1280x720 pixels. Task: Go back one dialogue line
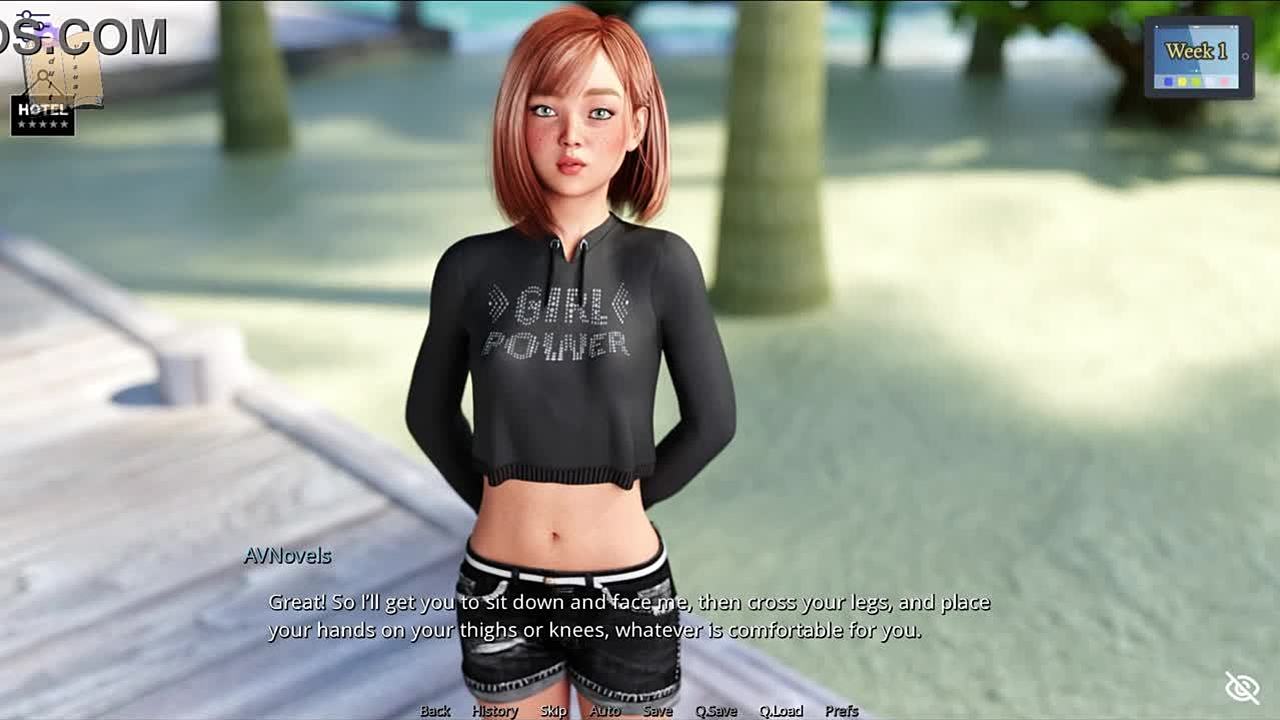coord(435,711)
